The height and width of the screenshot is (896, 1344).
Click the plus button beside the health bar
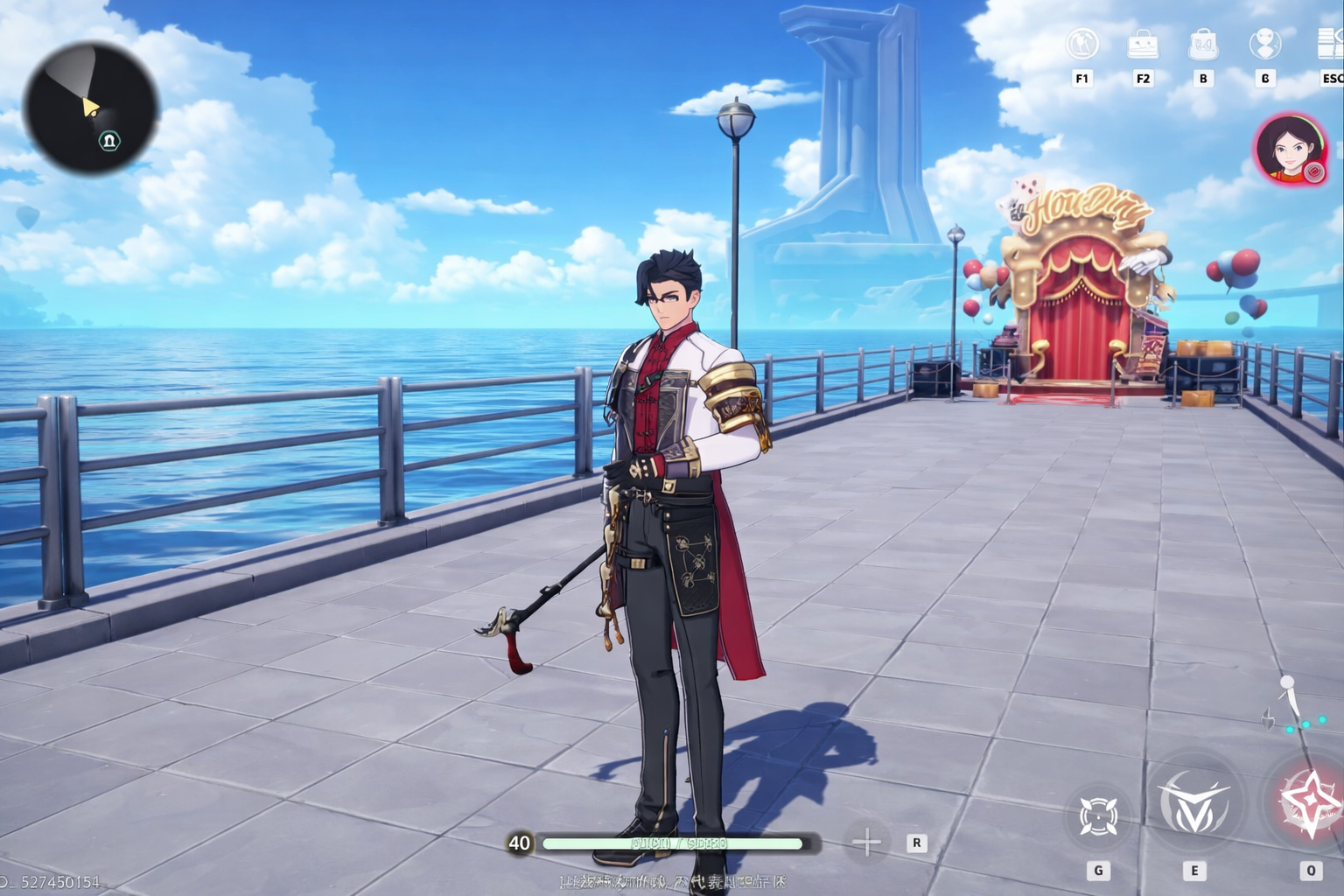click(x=866, y=843)
